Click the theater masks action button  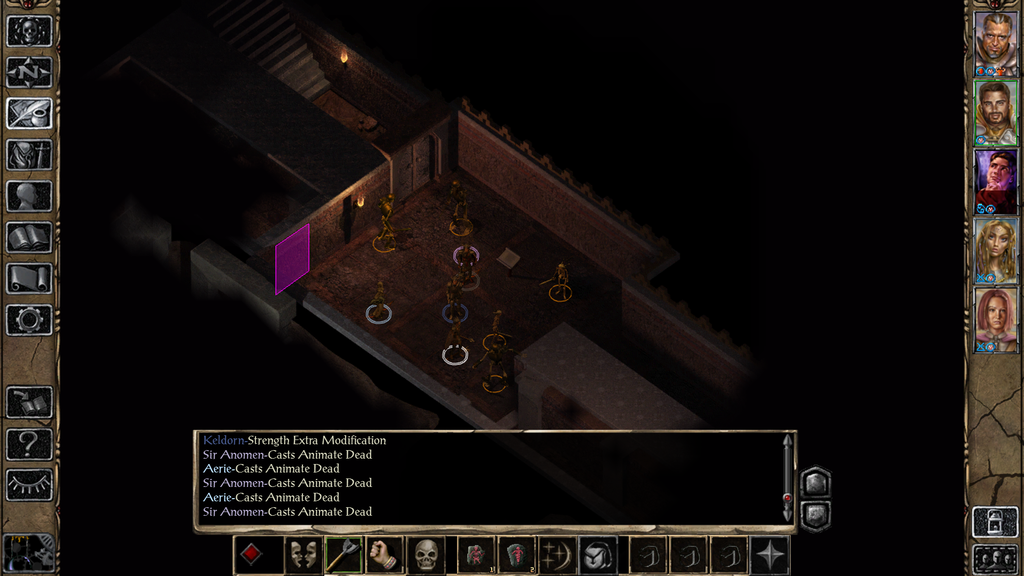click(x=300, y=555)
